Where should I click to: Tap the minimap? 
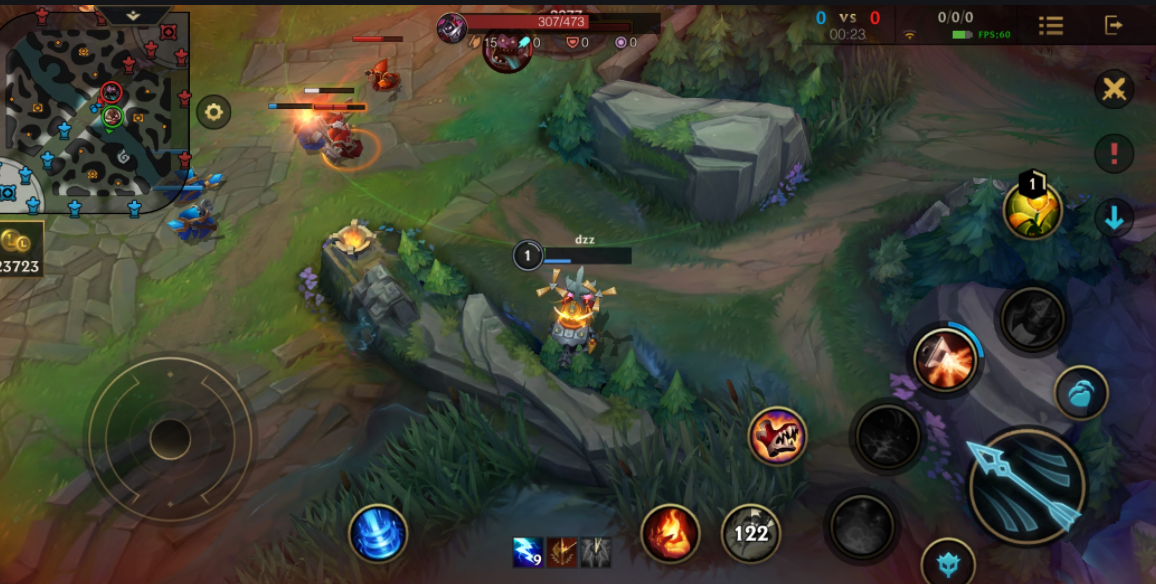[x=97, y=112]
